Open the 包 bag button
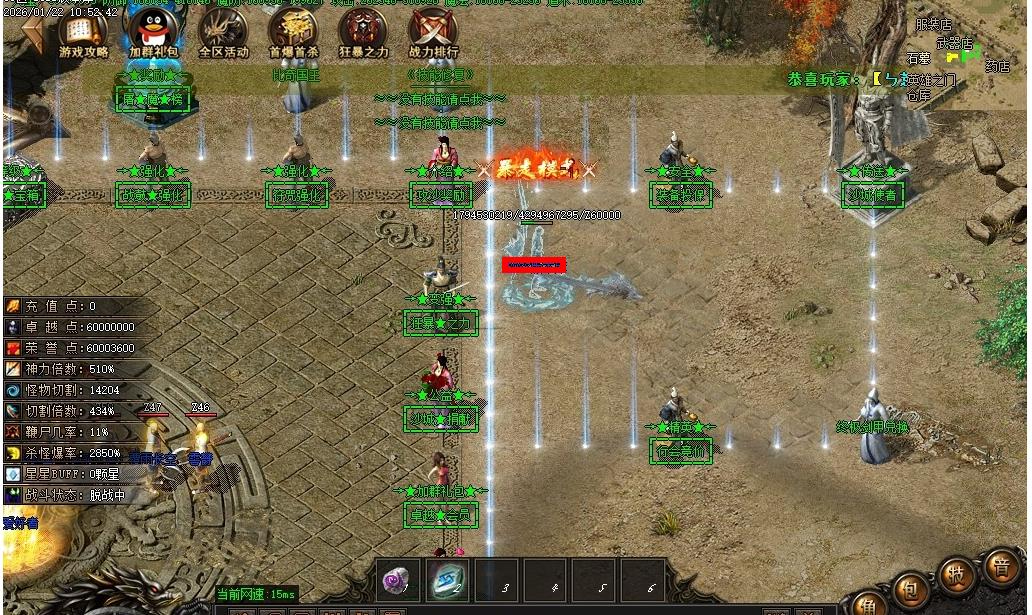Viewport: 1032px width, 615px height. pos(909,588)
